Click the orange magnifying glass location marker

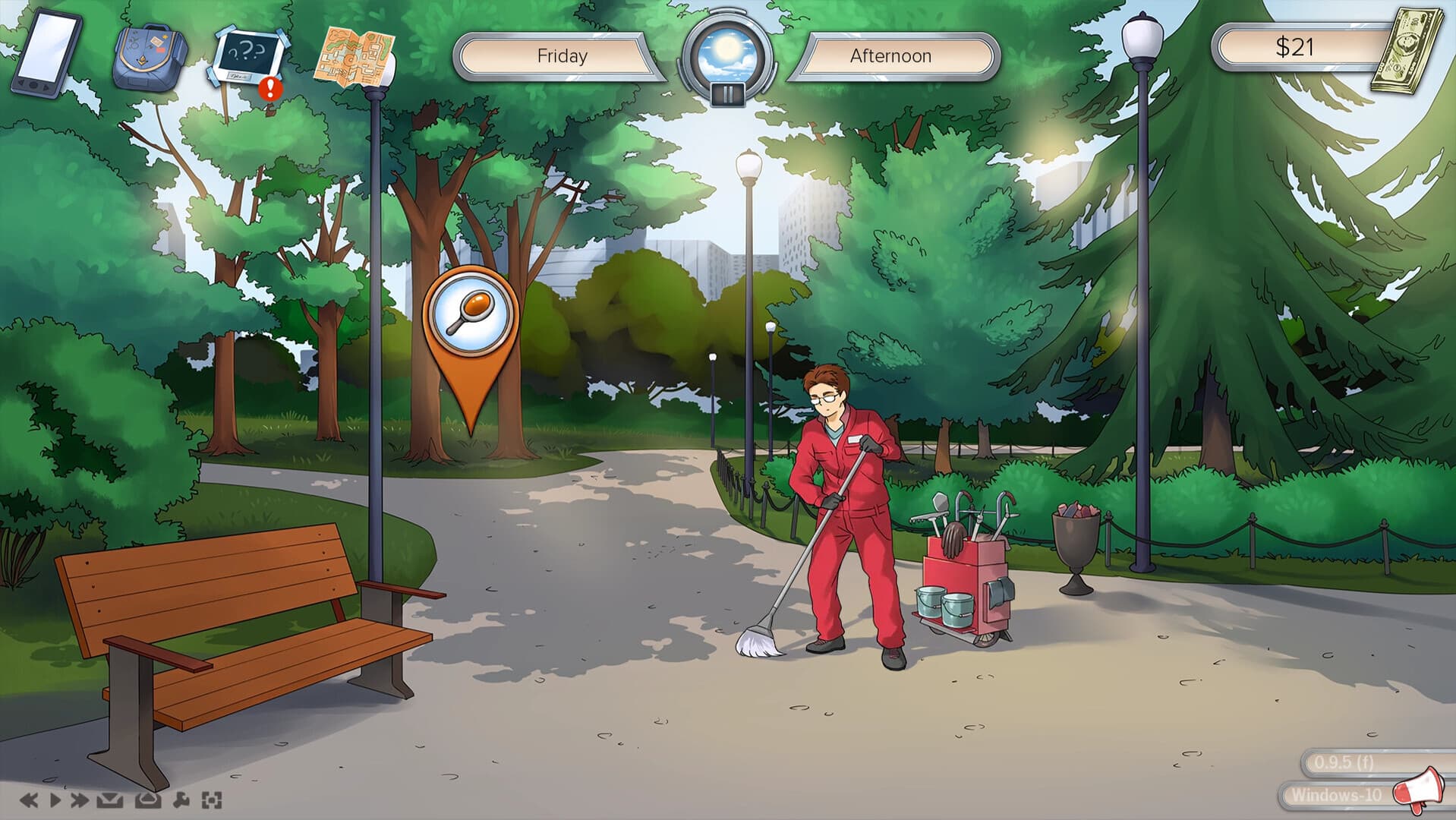471,311
